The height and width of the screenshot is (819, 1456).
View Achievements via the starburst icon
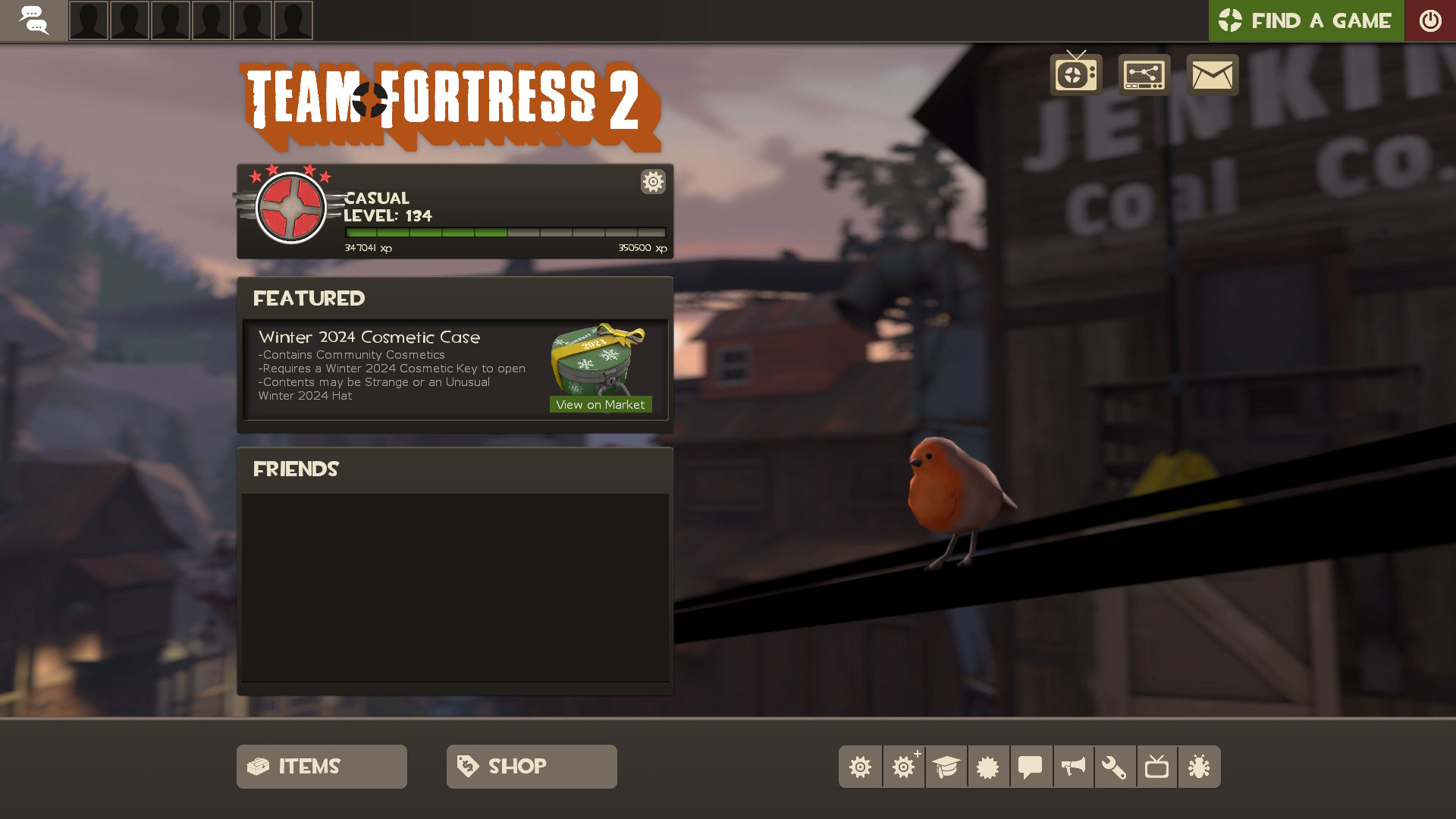pyautogui.click(x=988, y=767)
